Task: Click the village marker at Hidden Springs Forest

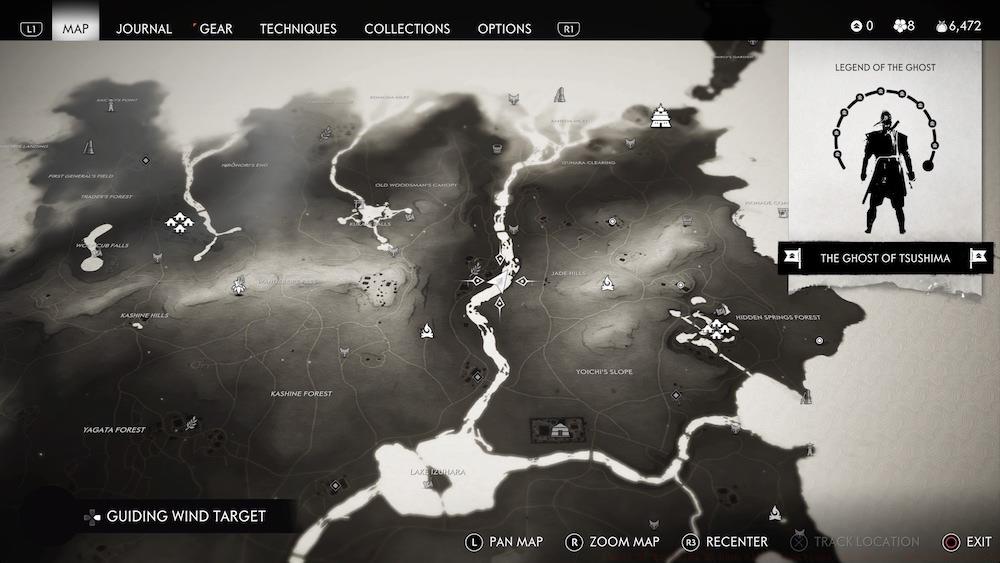Action: point(714,326)
